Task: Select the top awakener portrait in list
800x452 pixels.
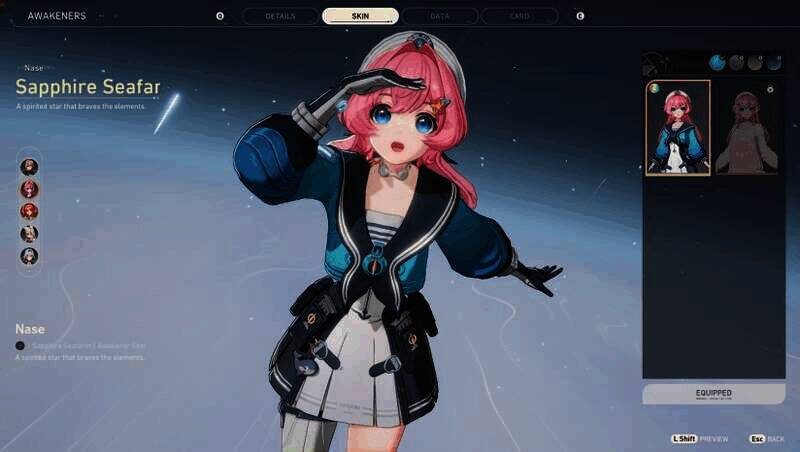Action: (30, 166)
